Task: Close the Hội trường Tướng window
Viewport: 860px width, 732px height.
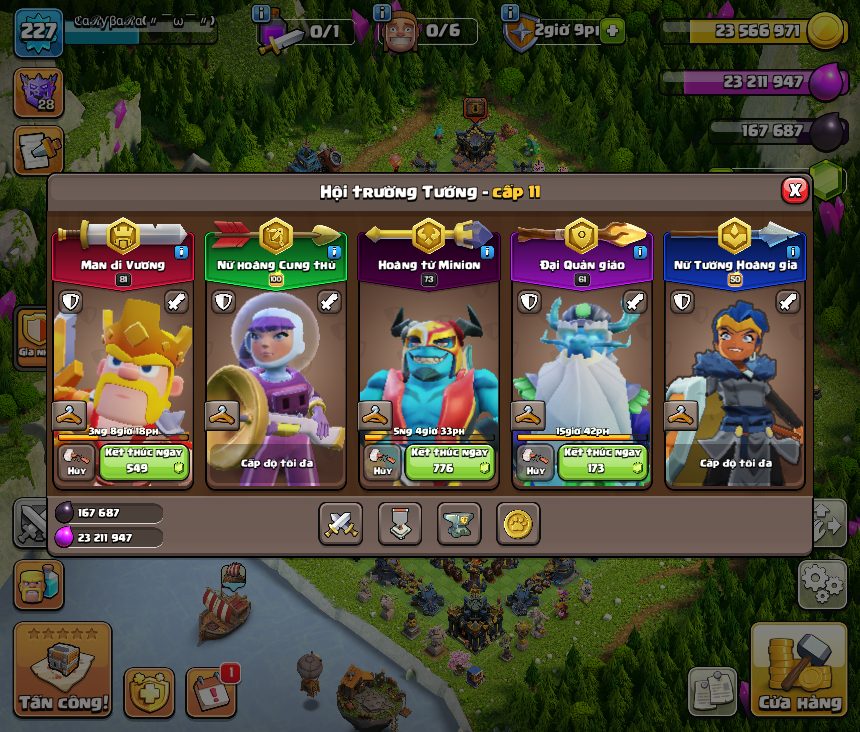Action: [x=794, y=190]
